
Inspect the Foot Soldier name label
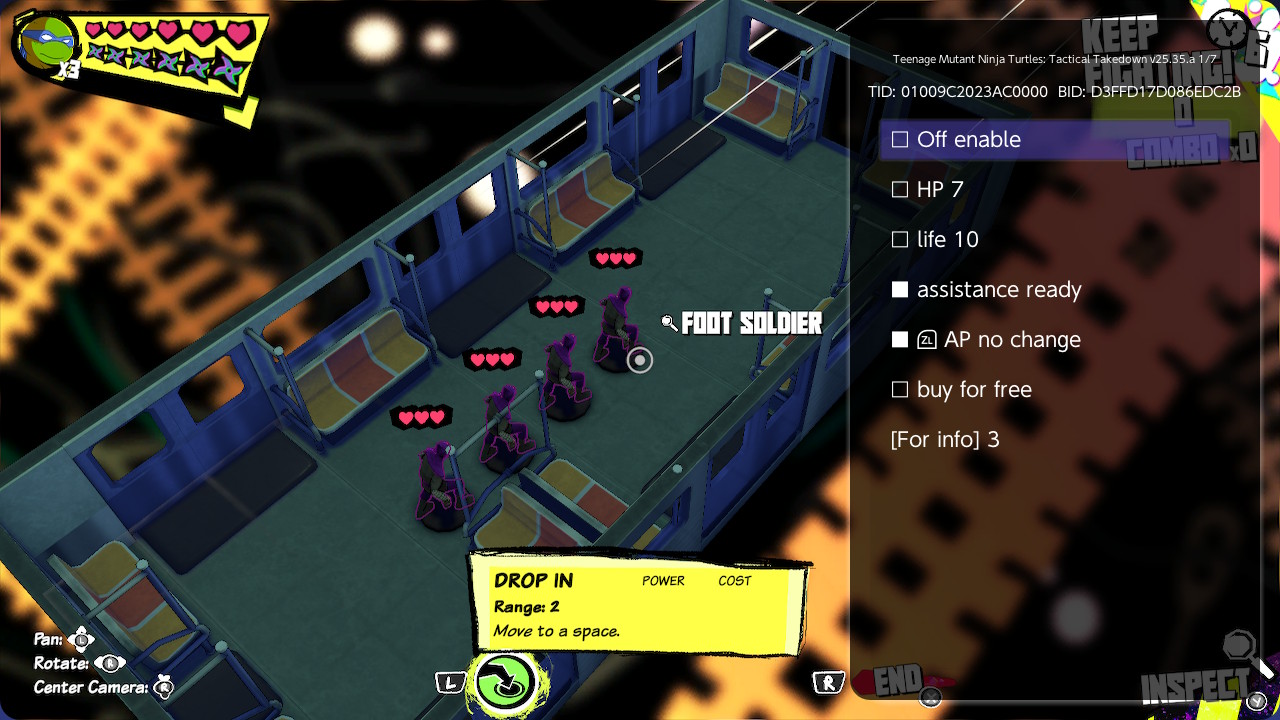pyautogui.click(x=751, y=324)
